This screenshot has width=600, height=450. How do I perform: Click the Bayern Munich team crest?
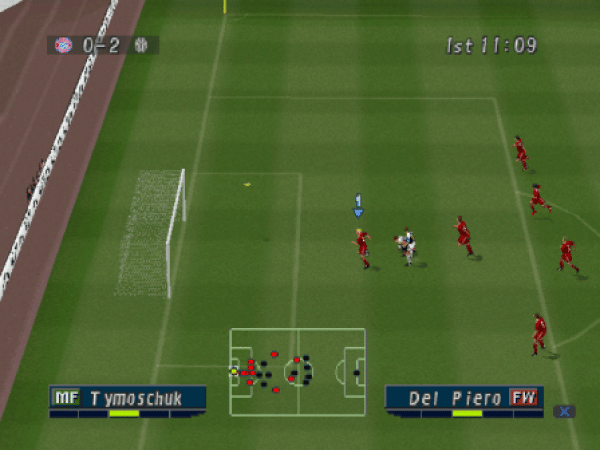click(x=63, y=45)
